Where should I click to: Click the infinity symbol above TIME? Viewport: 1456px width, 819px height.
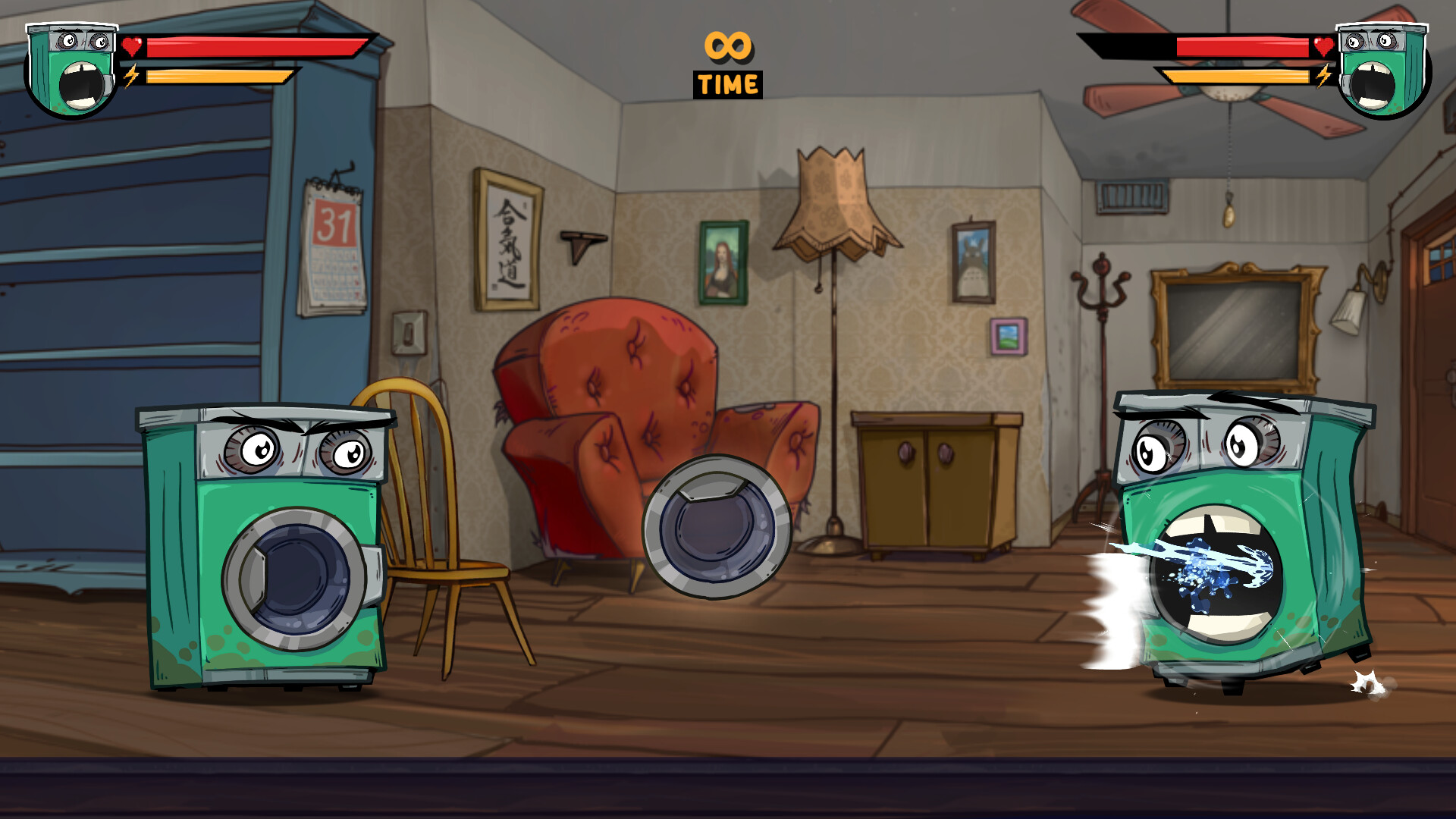click(726, 47)
